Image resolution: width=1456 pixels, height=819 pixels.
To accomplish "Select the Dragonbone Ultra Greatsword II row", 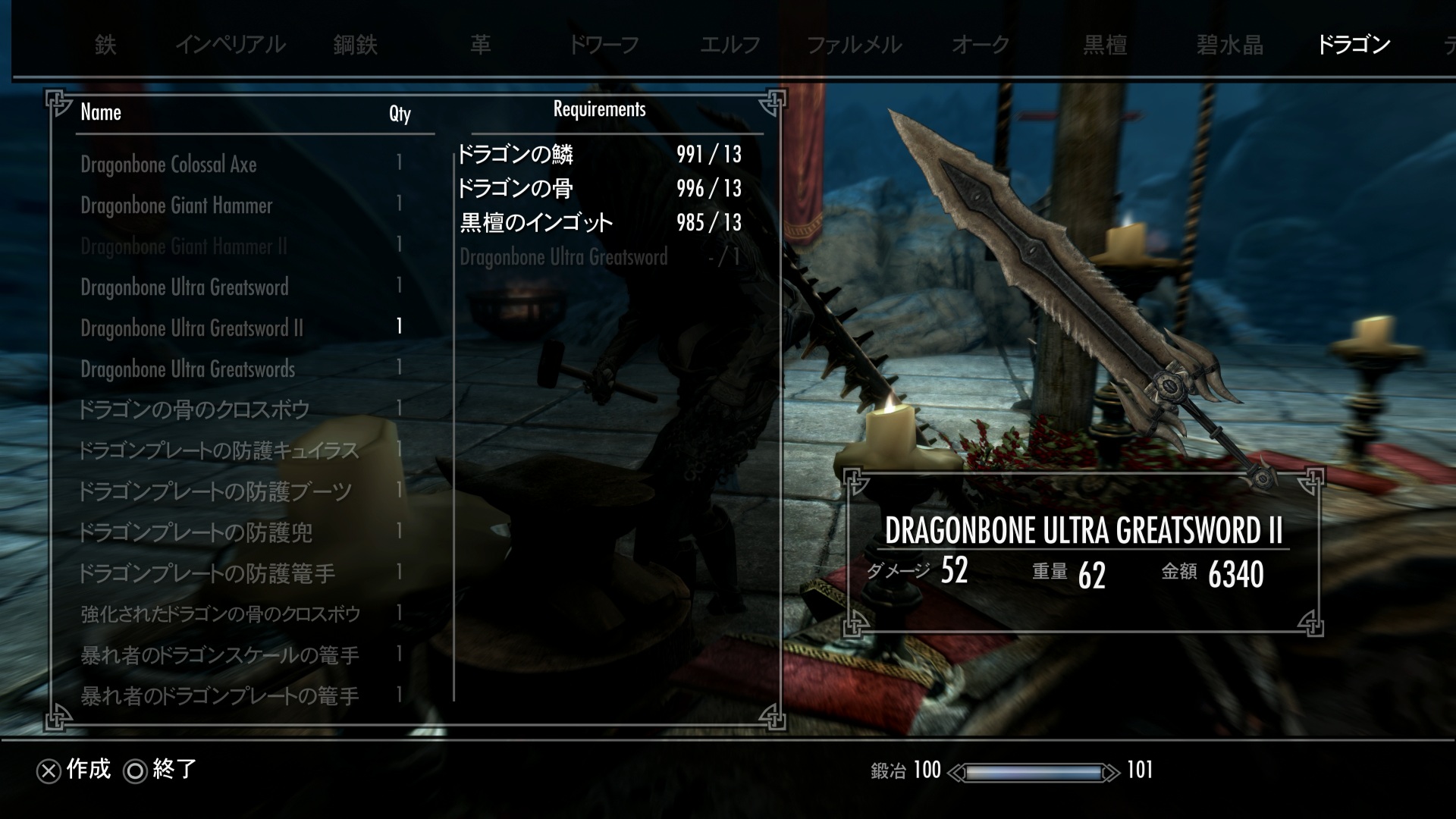I will point(191,328).
